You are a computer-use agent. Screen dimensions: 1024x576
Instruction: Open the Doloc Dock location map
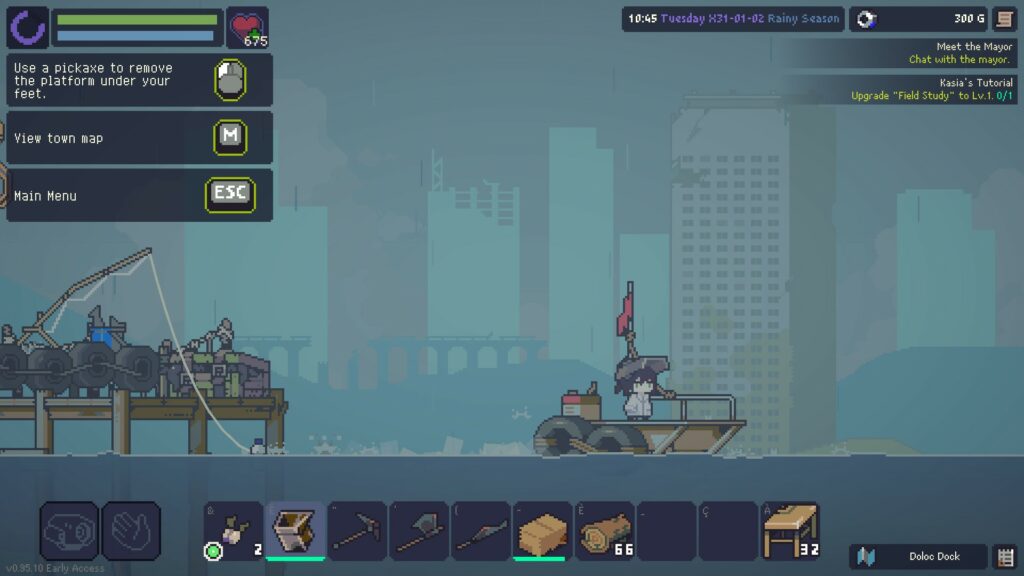(x=918, y=557)
